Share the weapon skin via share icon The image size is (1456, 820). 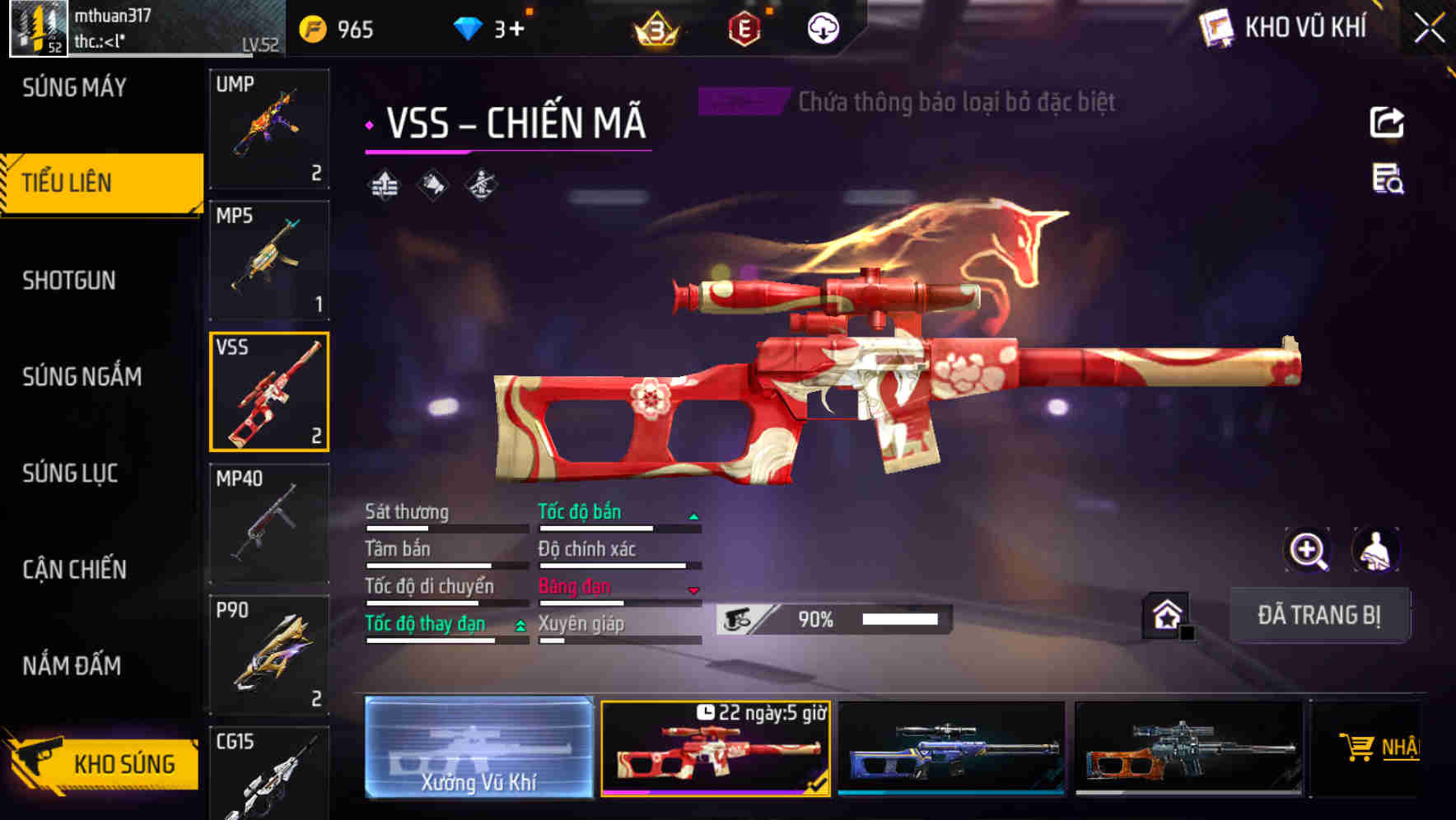click(1387, 123)
